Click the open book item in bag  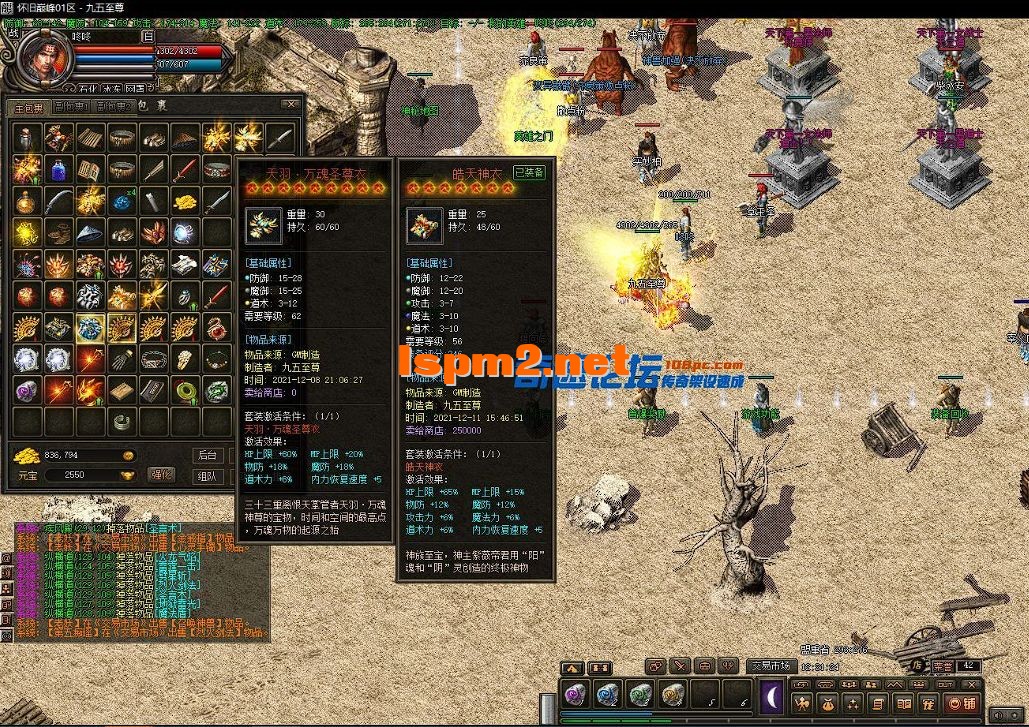click(90, 168)
